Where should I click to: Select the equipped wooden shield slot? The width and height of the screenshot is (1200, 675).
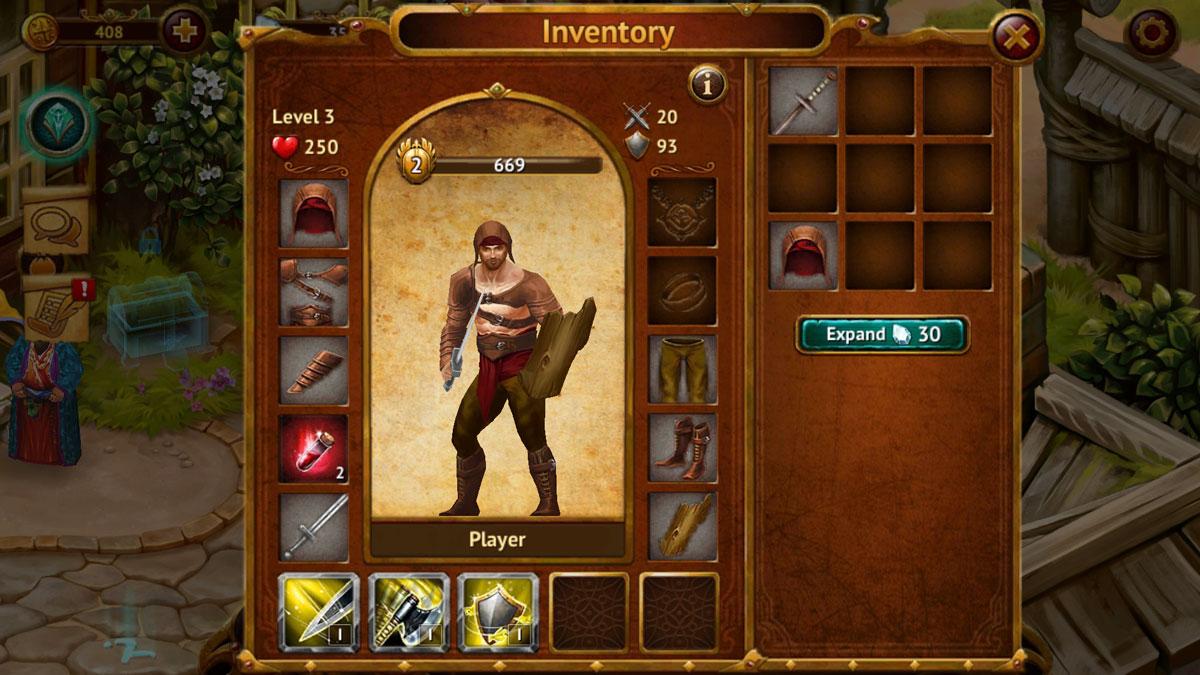pyautogui.click(x=682, y=526)
